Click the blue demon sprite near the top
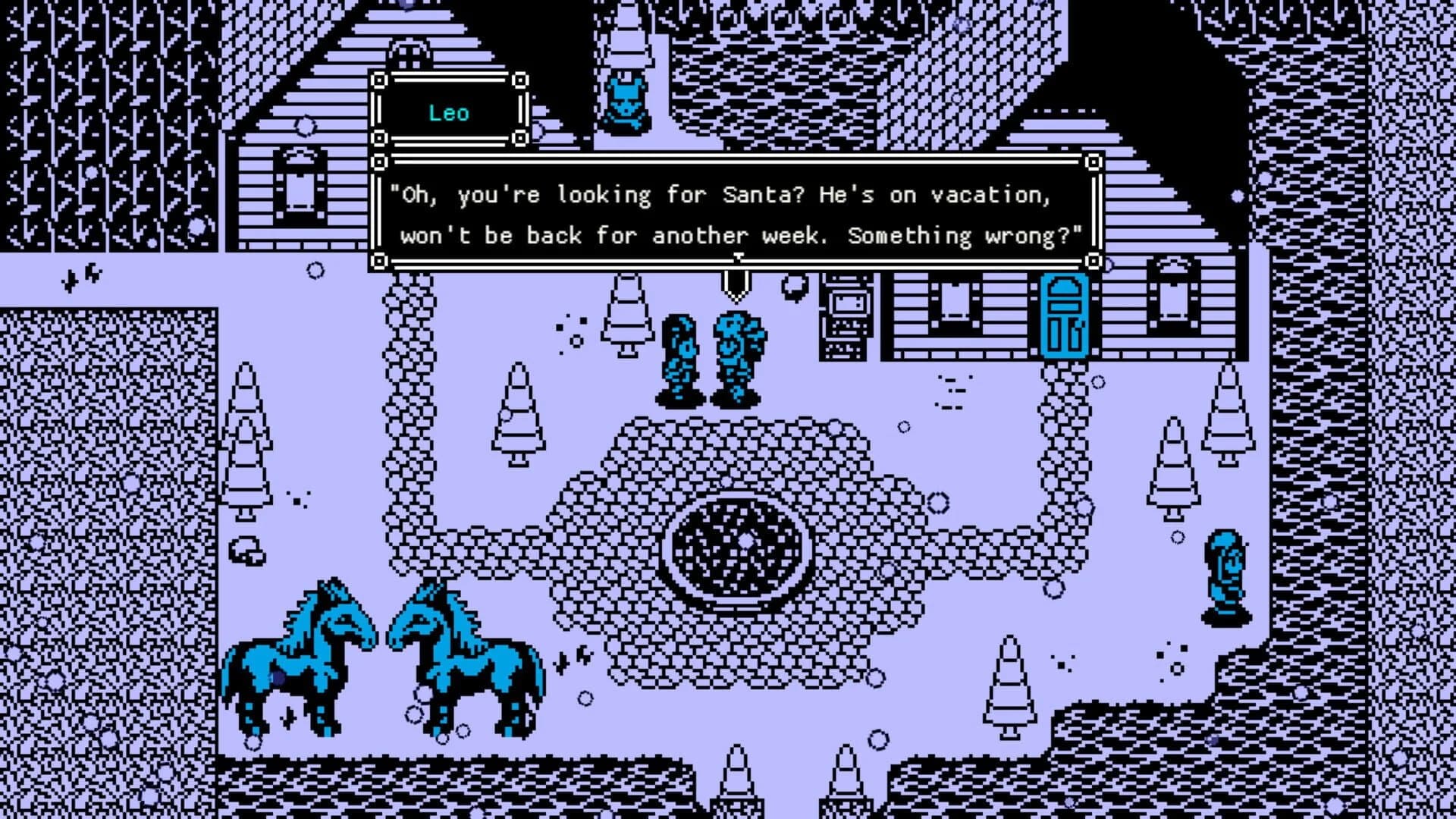 [628, 99]
